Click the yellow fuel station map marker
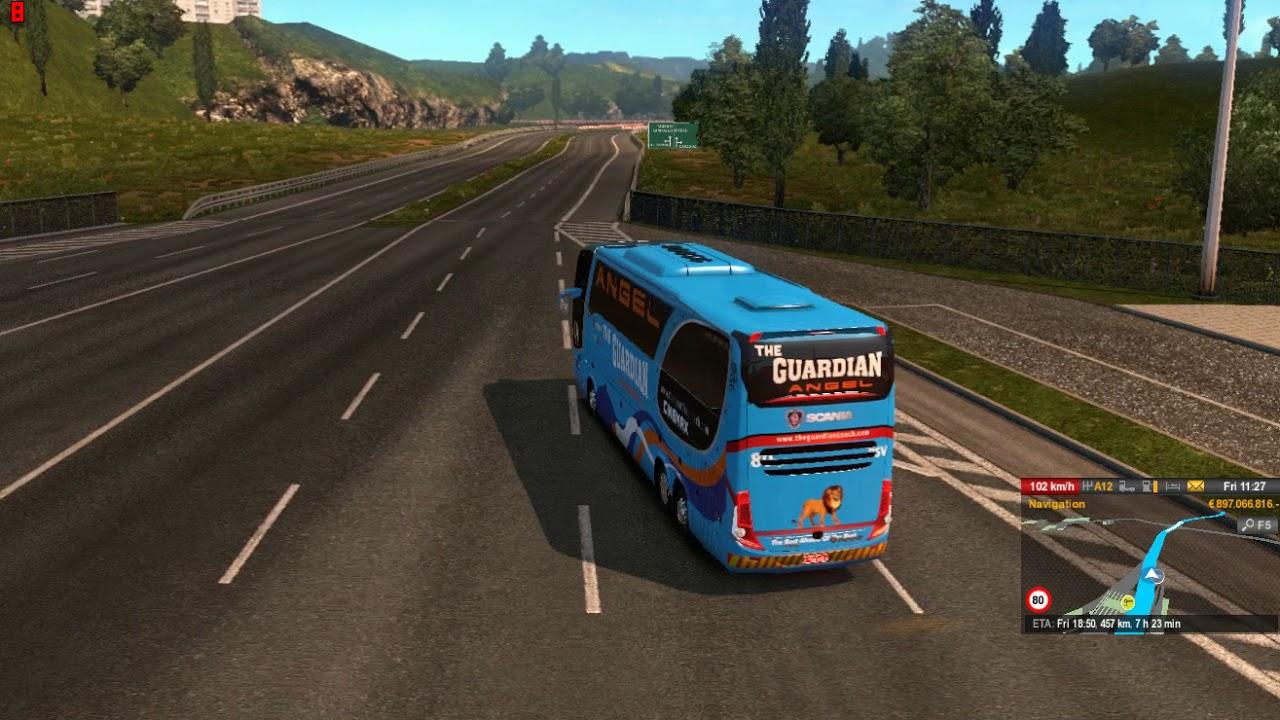1280x720 pixels. (x=1128, y=602)
